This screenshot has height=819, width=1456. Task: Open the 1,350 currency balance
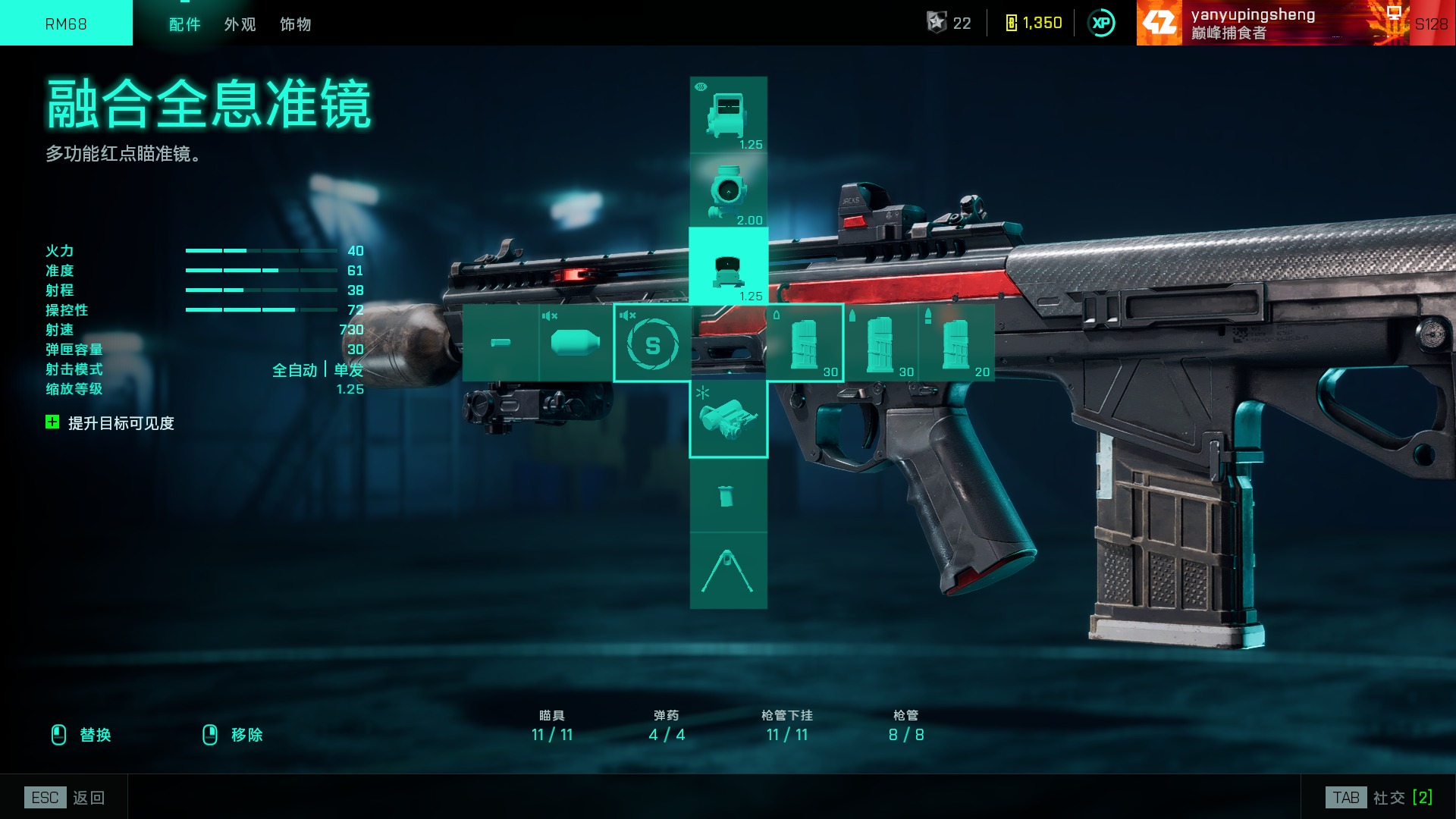(x=1034, y=24)
